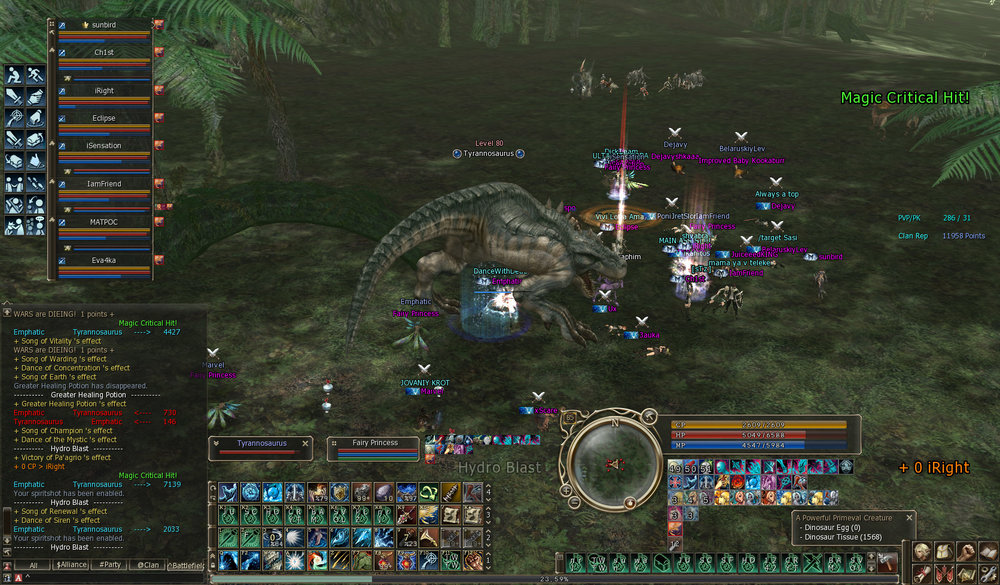Viewport: 1000px width, 585px height.
Task: Select party member Eclipse
Action: coord(104,118)
